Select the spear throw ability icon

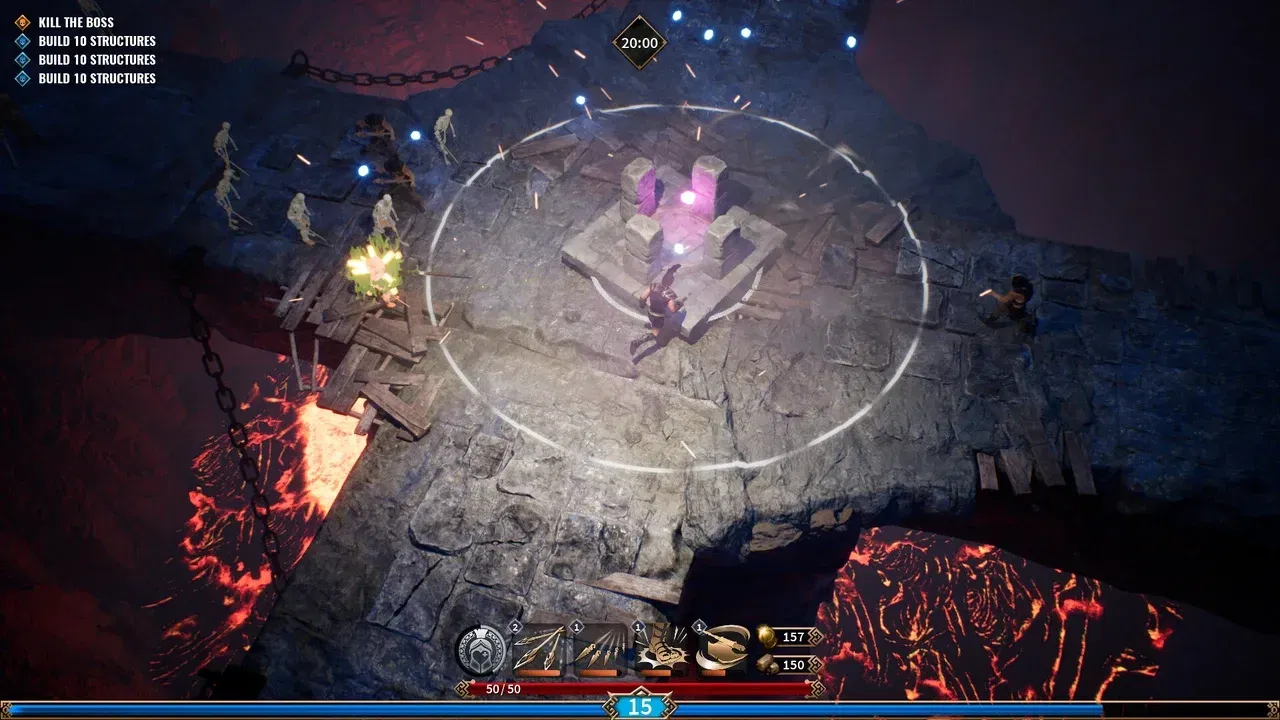535,648
